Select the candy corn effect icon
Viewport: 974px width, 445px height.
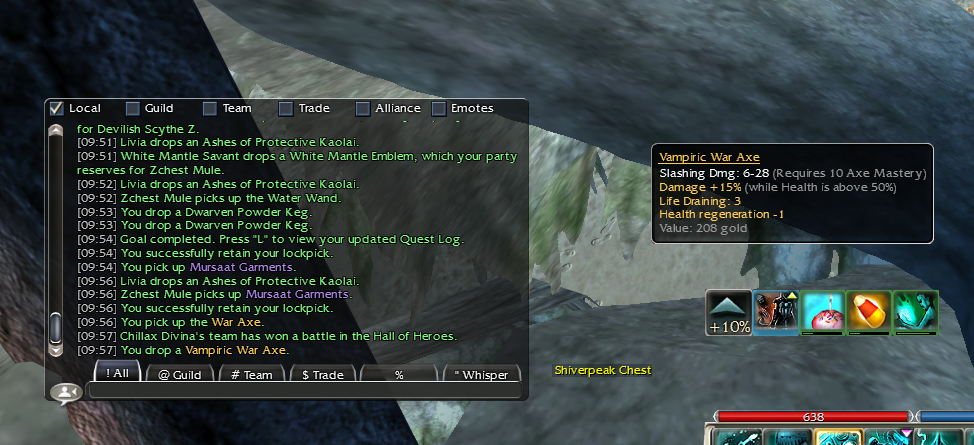868,311
